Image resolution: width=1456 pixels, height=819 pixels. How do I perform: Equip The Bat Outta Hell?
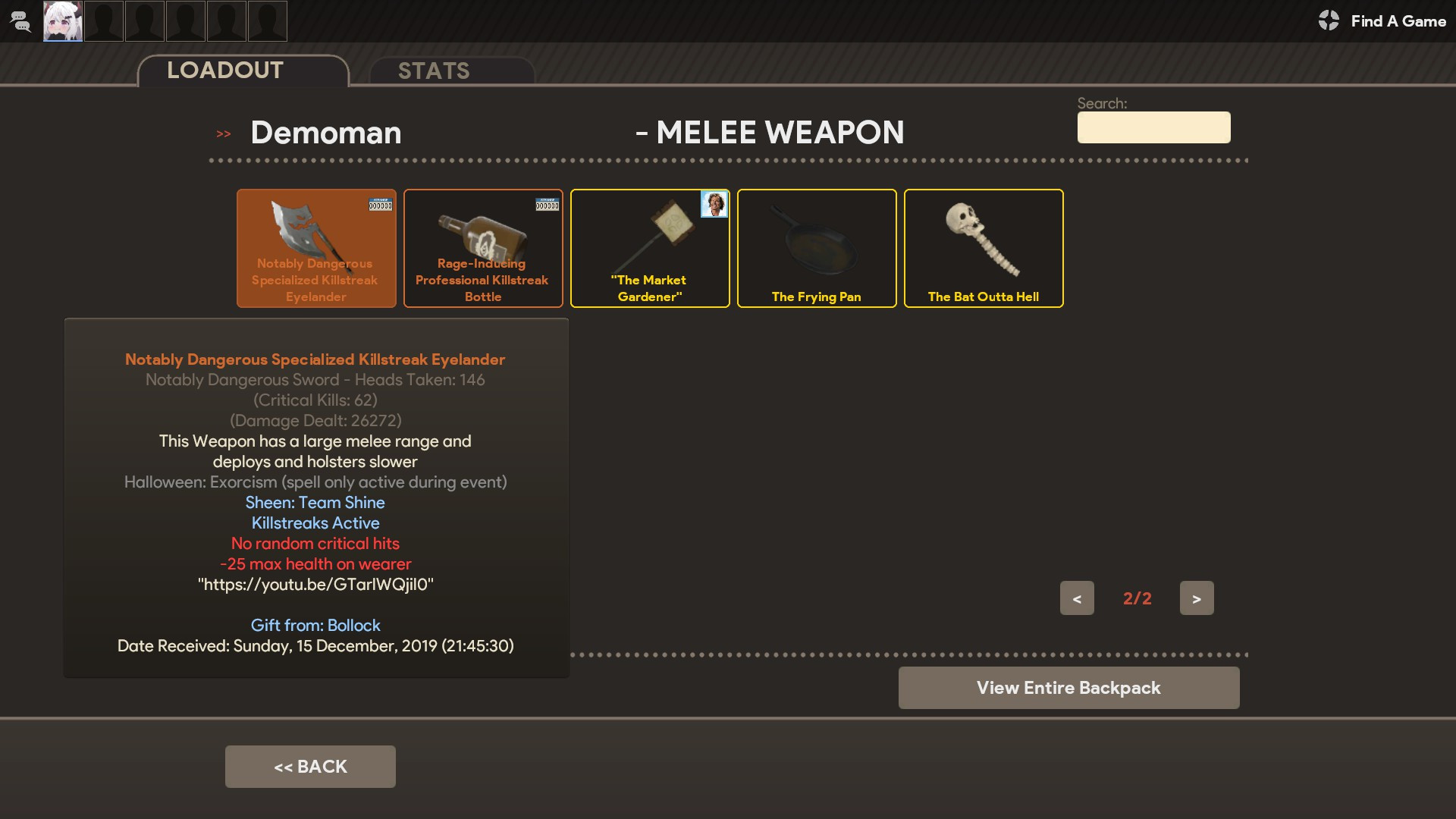983,248
